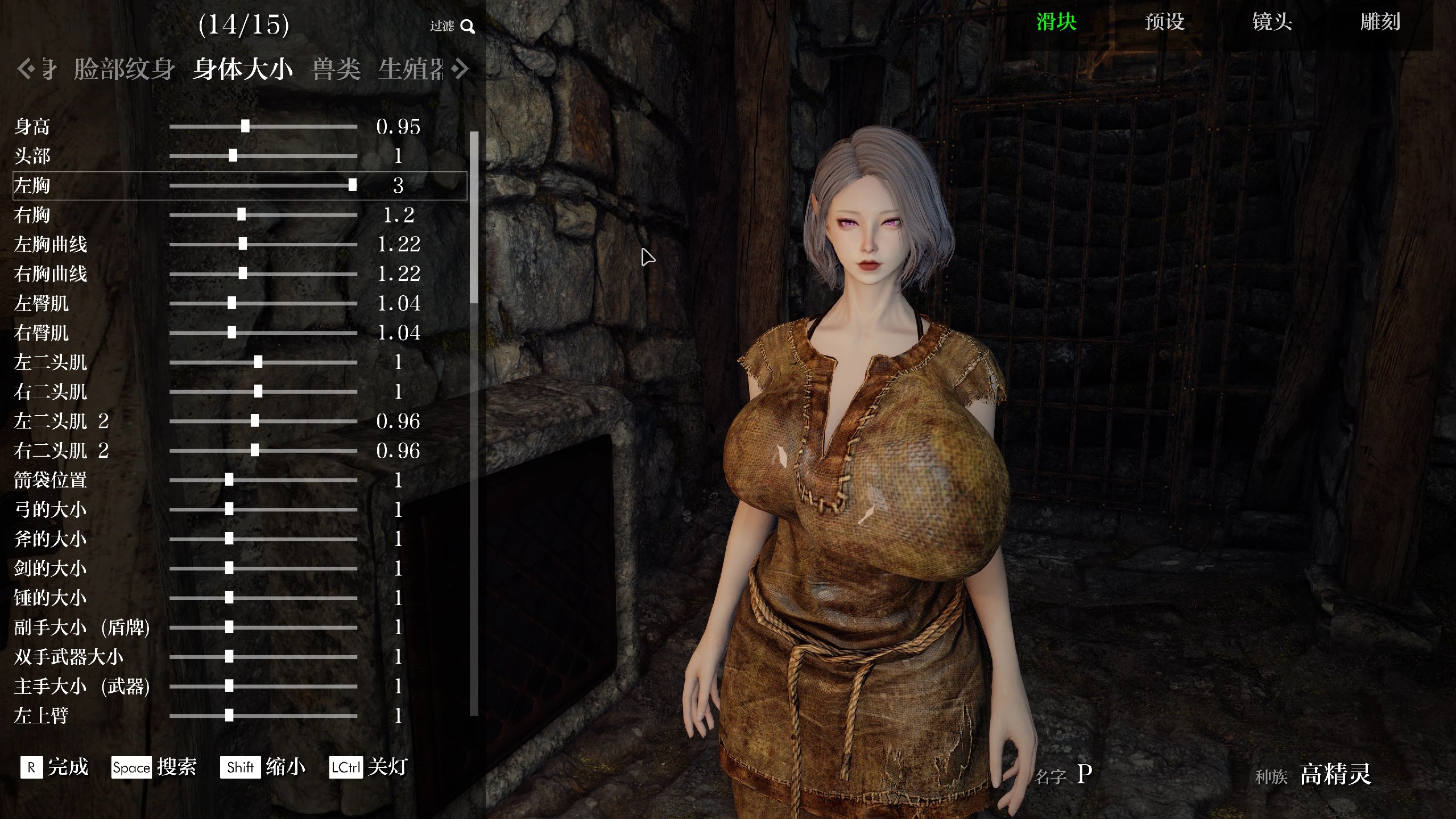This screenshot has height=819, width=1456.
Task: Click the vertical scrollbar of slider list
Action: click(x=474, y=216)
